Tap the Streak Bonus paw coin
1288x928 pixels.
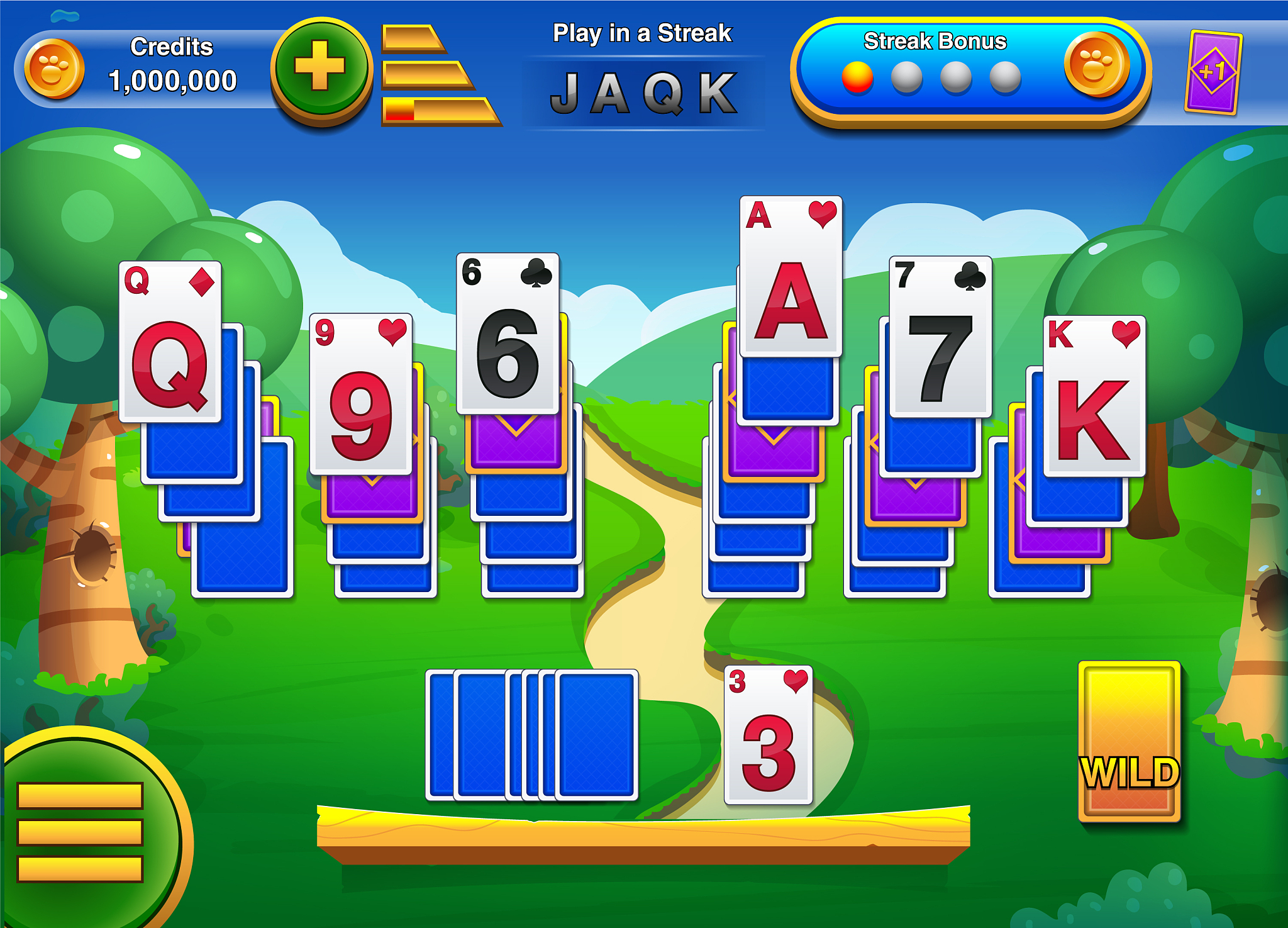pos(1096,65)
